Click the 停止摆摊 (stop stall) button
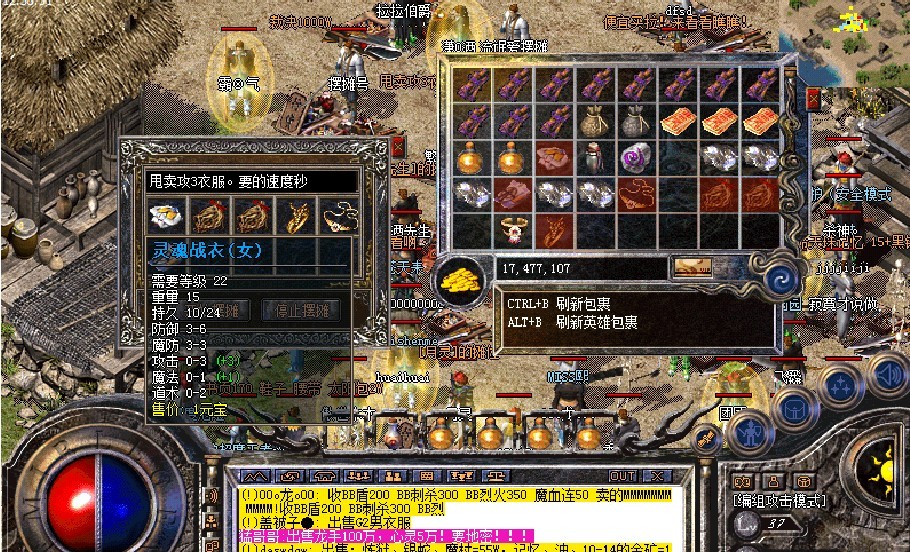Image resolution: width=910 pixels, height=552 pixels. tap(298, 310)
